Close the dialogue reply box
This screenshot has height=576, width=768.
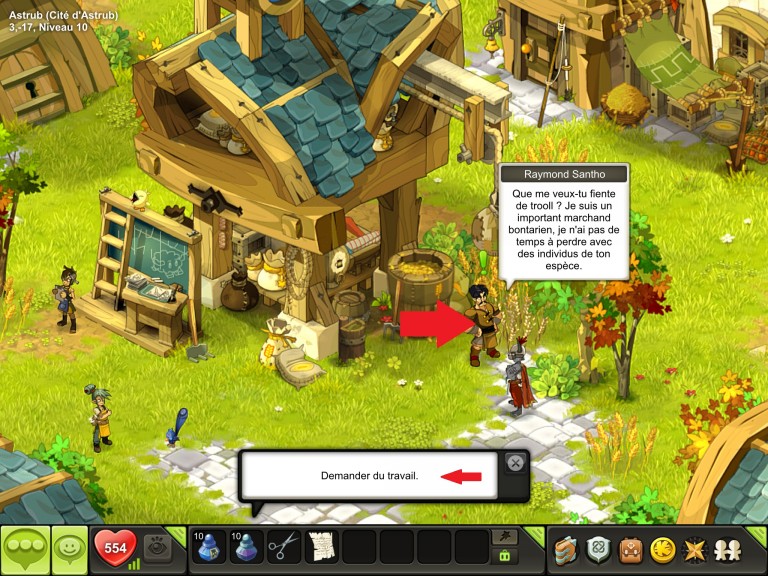514,462
